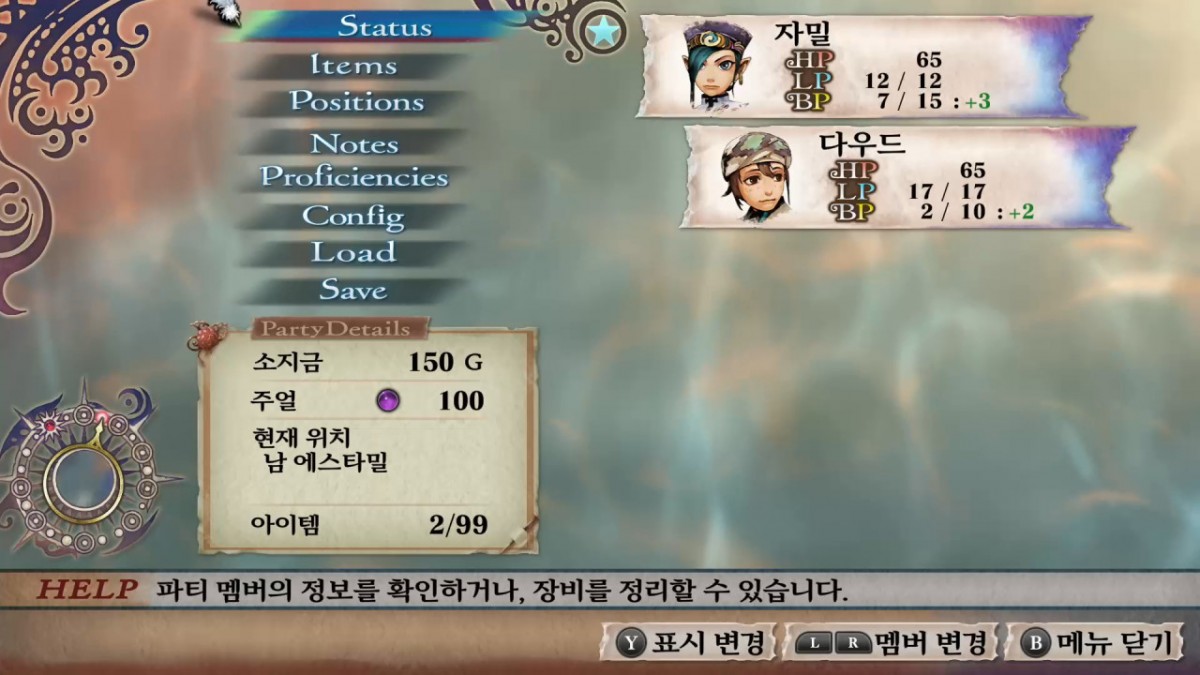Go to the Config menu

[x=353, y=216]
